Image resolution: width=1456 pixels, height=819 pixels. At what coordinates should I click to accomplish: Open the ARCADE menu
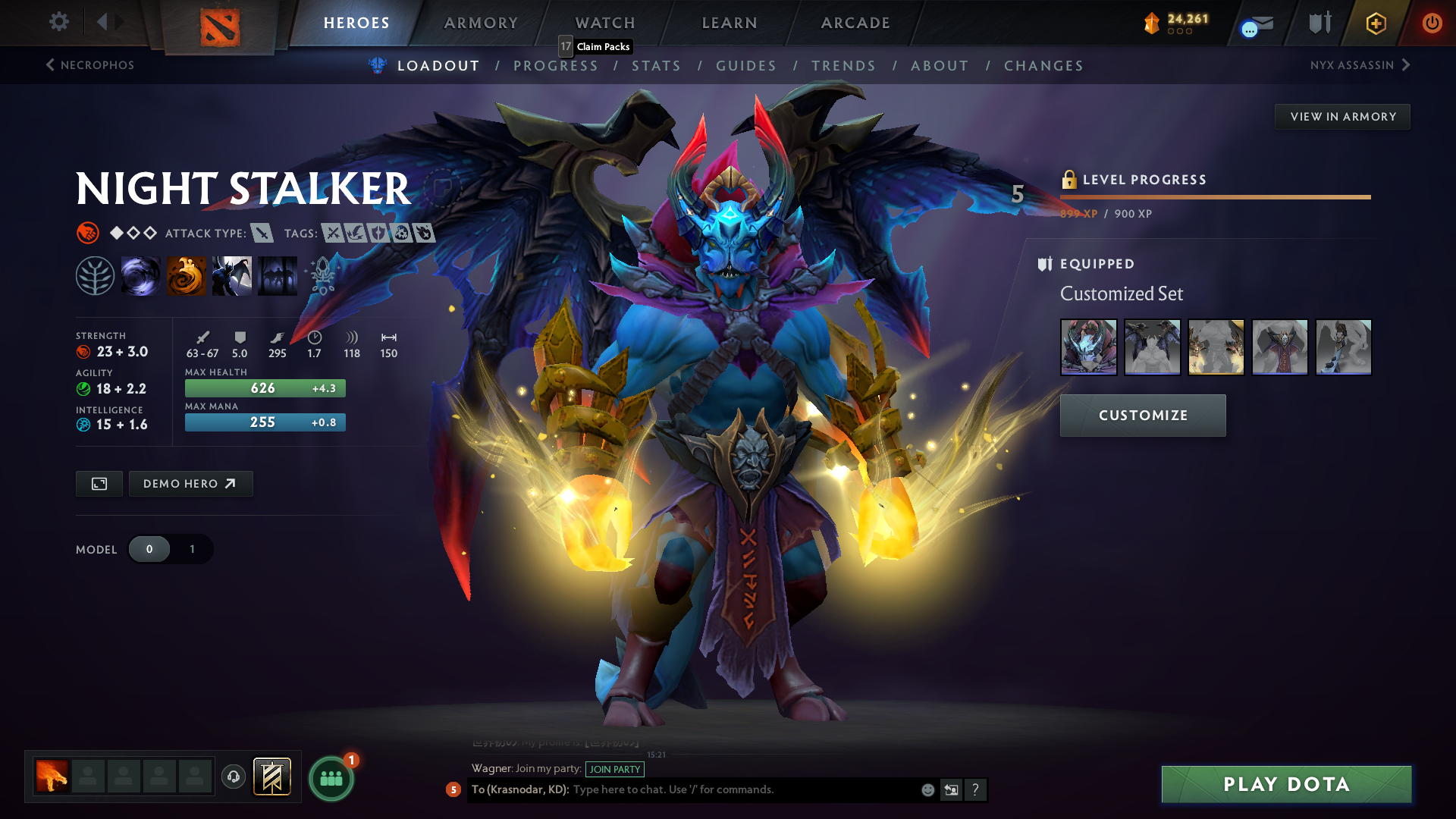tap(855, 23)
